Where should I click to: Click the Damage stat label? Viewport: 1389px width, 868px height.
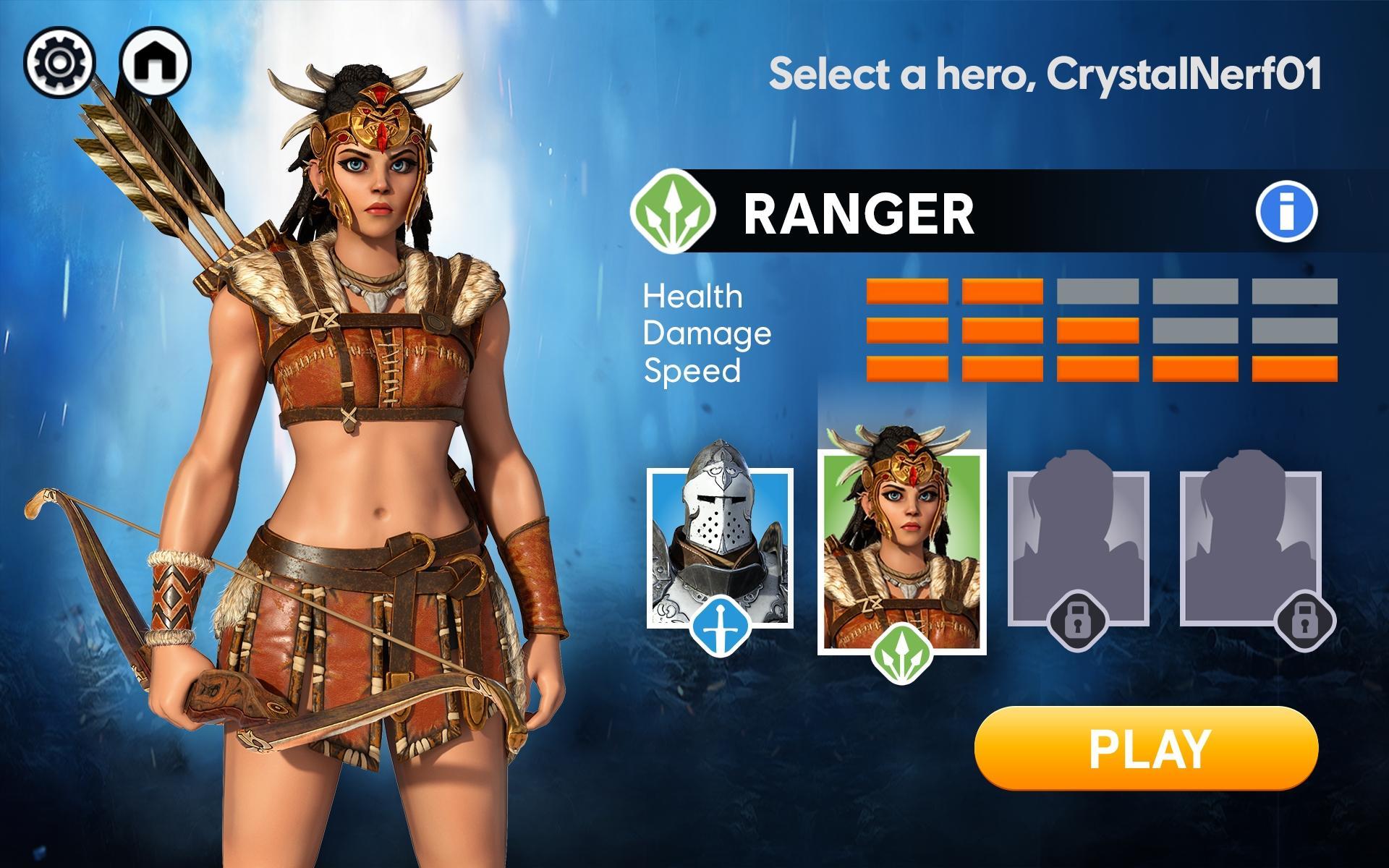(x=707, y=334)
